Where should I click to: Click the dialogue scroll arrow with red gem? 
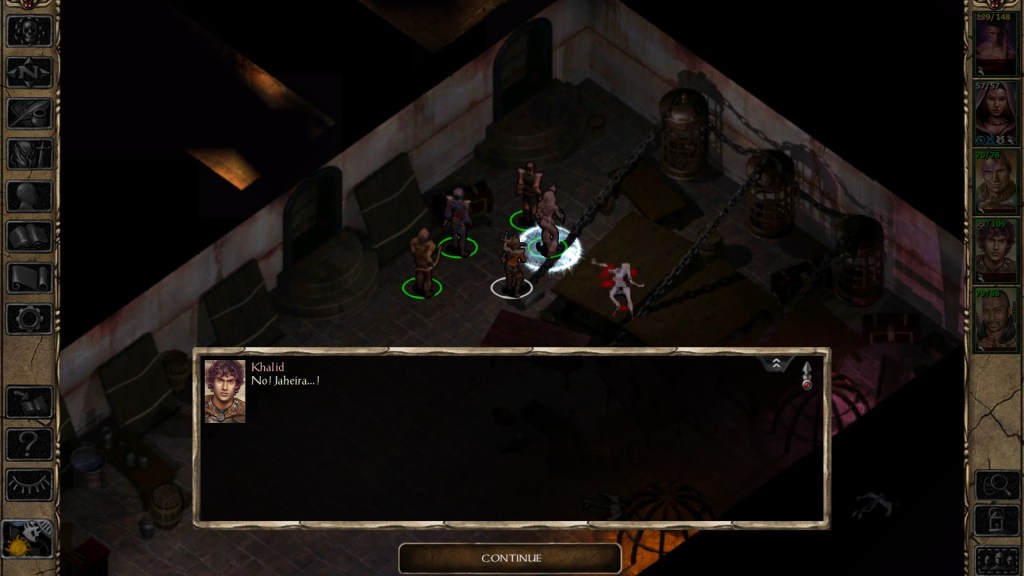(x=806, y=376)
